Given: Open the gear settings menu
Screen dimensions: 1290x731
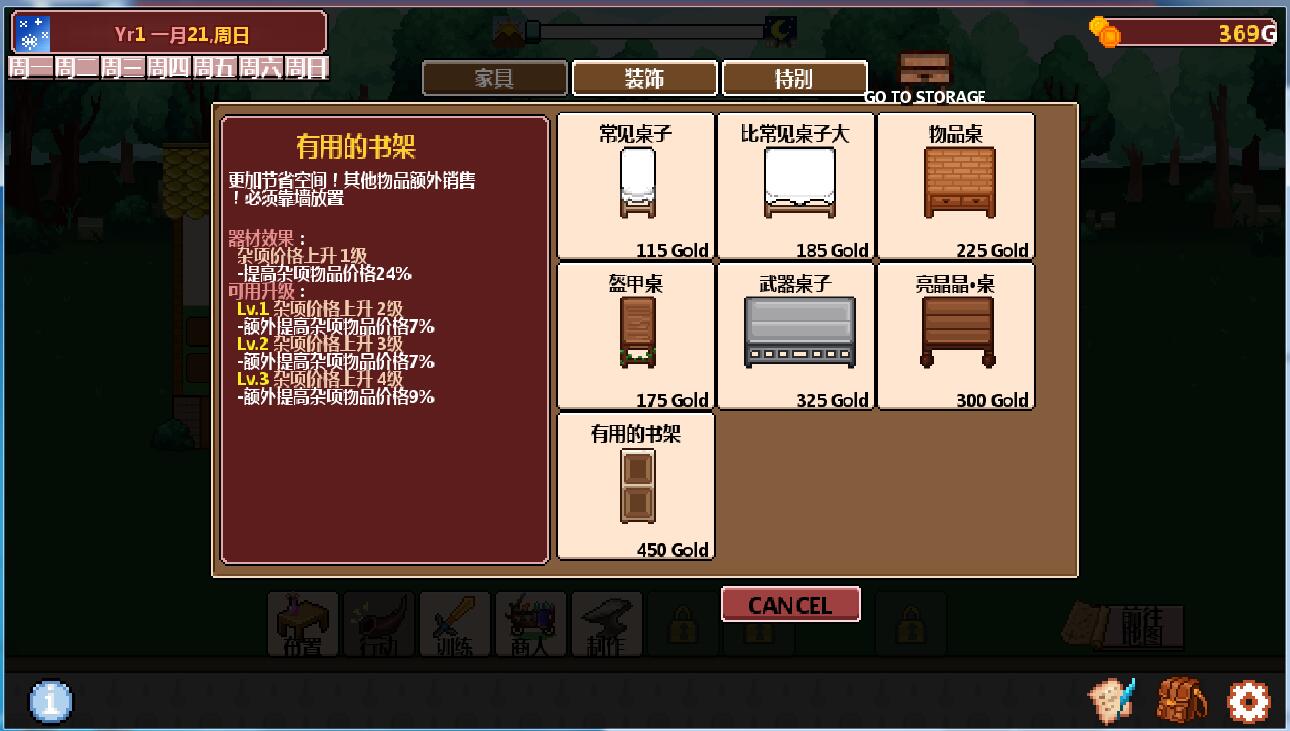Looking at the screenshot, I should pos(1248,701).
